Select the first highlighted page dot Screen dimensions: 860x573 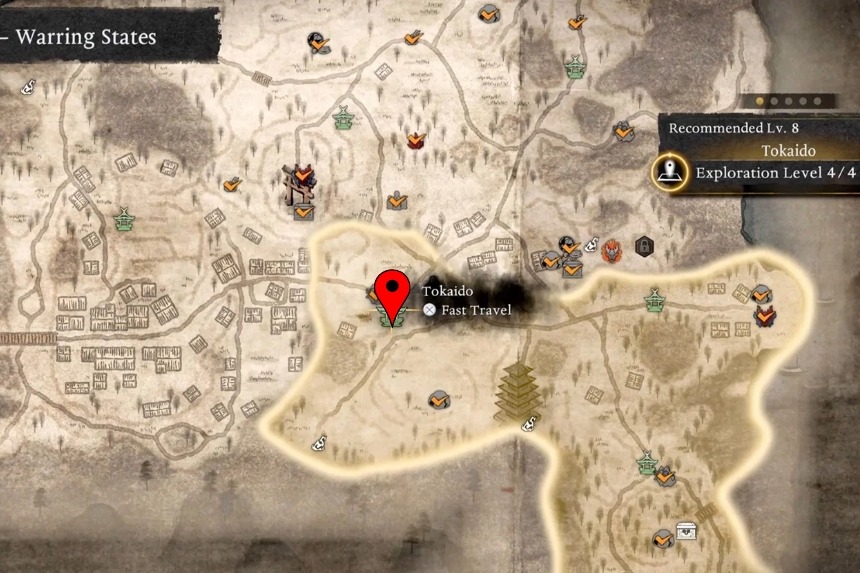coord(760,101)
